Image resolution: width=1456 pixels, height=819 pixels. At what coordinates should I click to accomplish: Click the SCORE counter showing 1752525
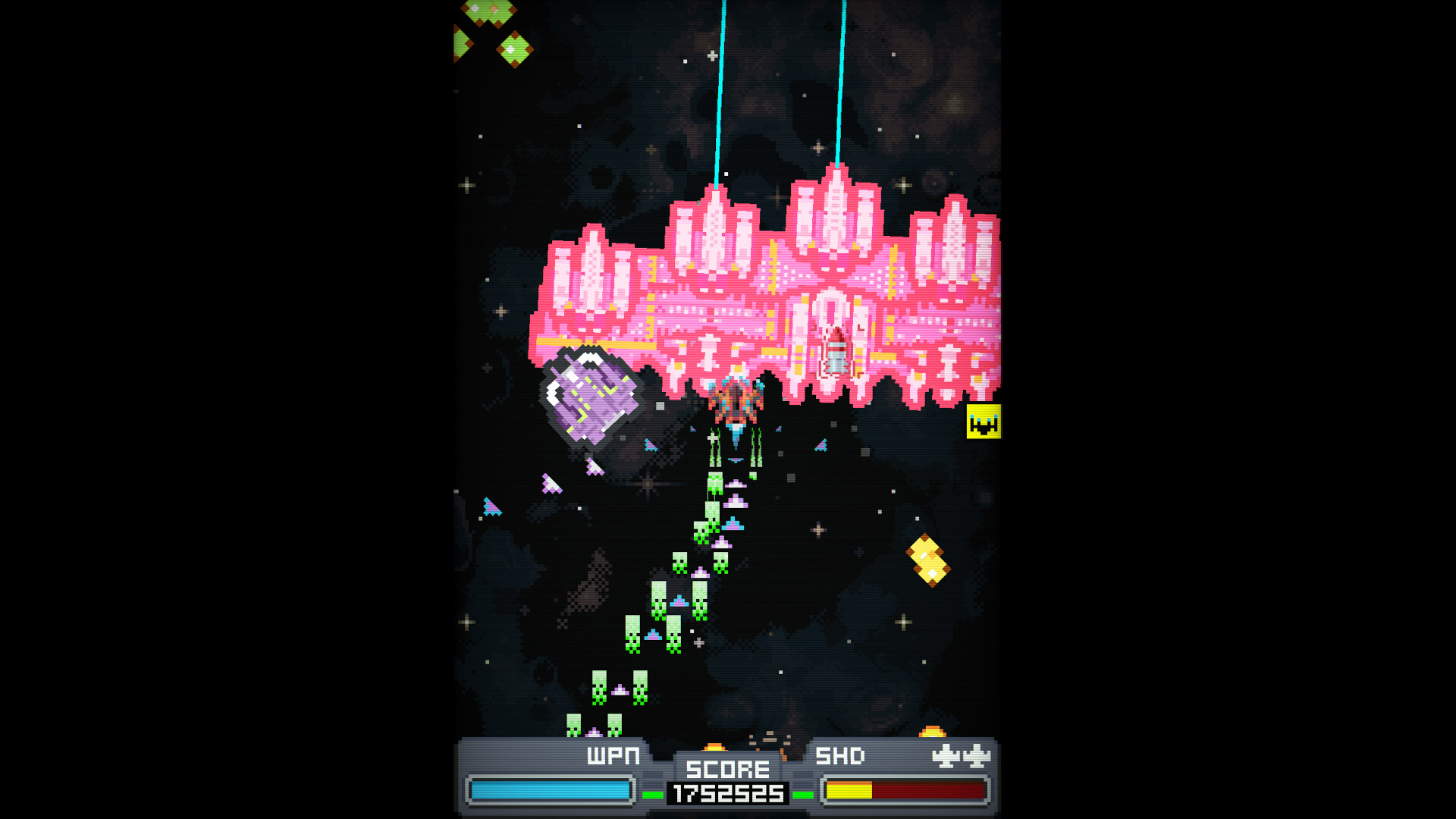[x=726, y=793]
